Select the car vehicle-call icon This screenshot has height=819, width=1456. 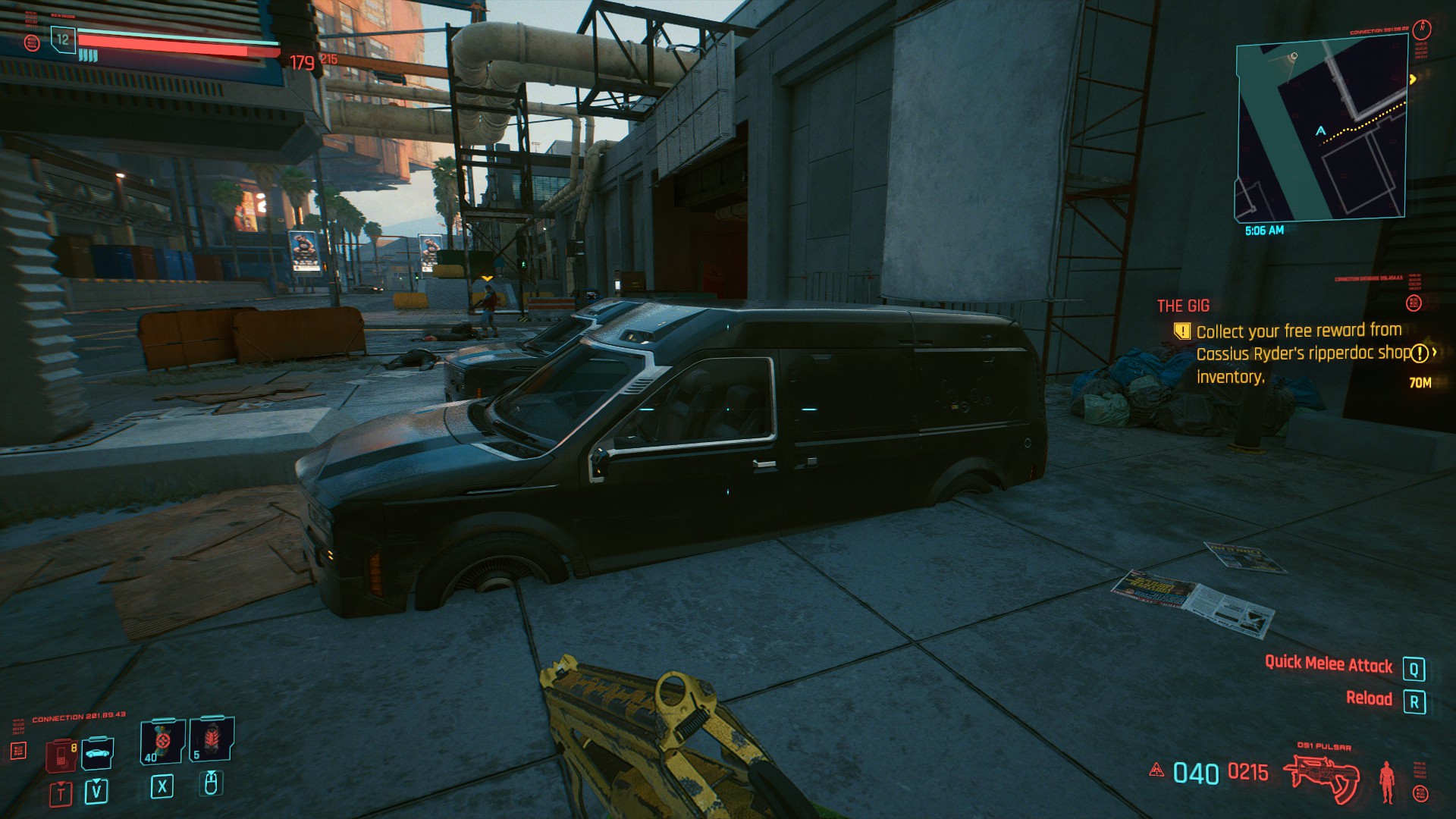[x=98, y=753]
